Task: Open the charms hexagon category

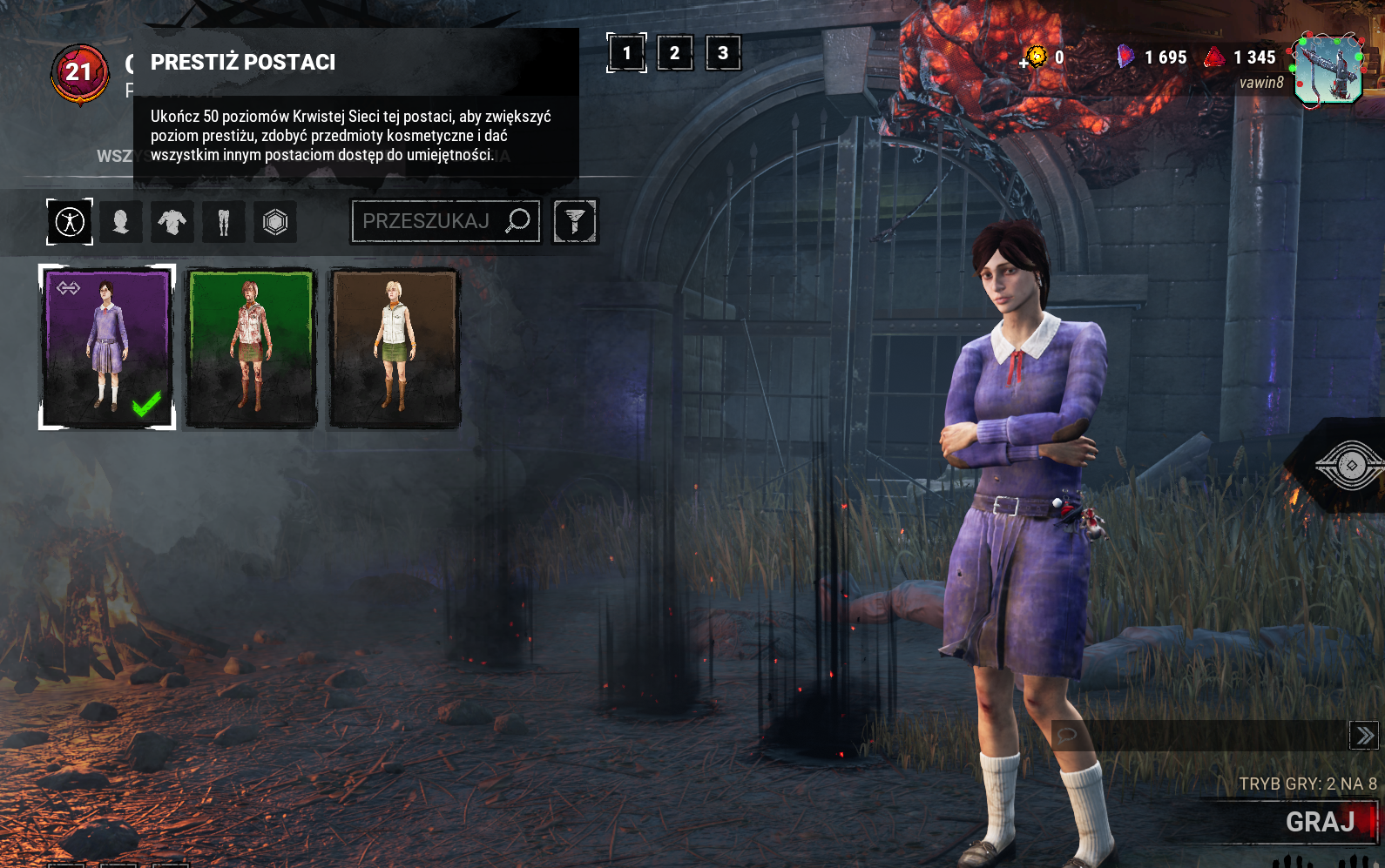Action: [275, 222]
